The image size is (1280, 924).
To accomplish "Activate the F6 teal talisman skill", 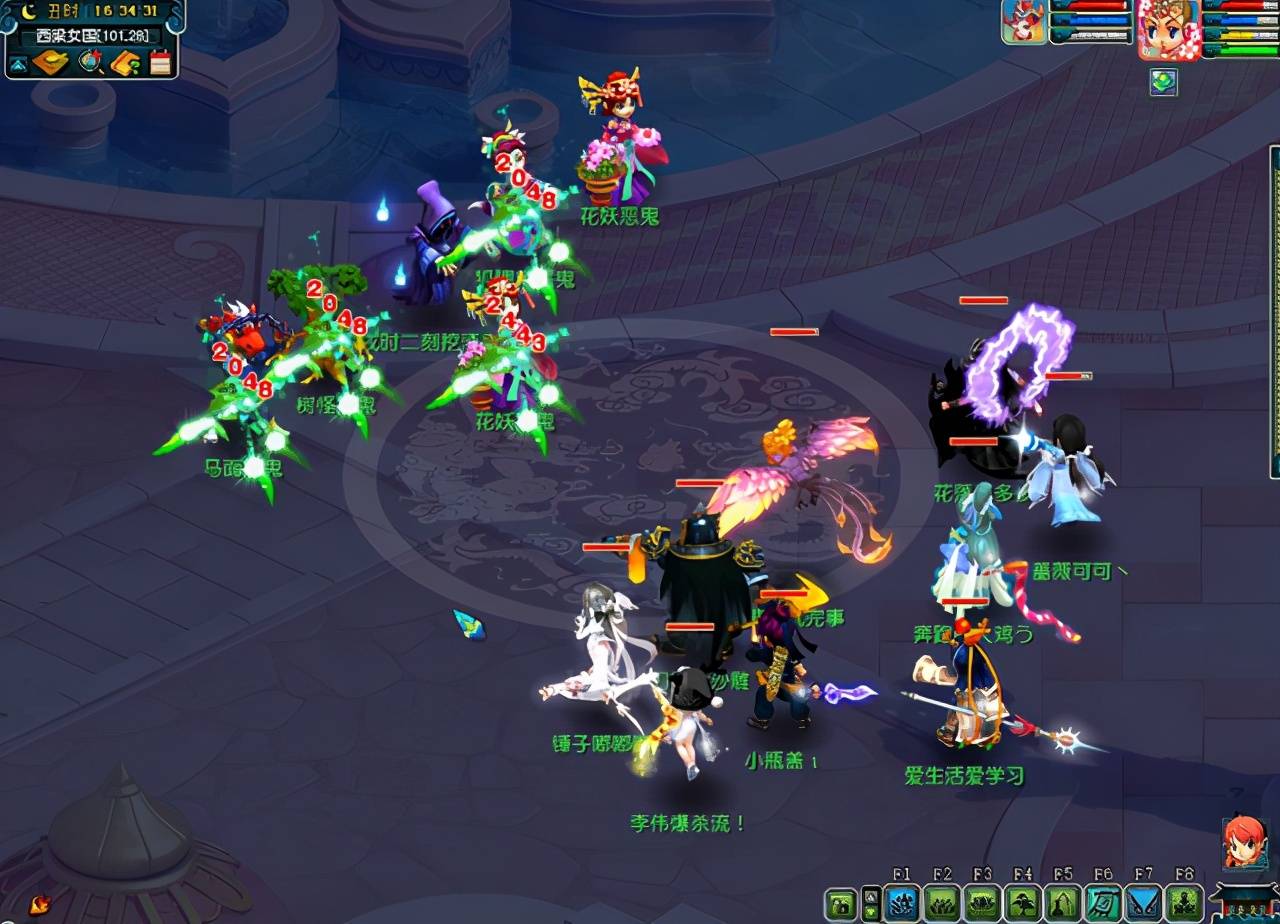I will coord(1104,903).
